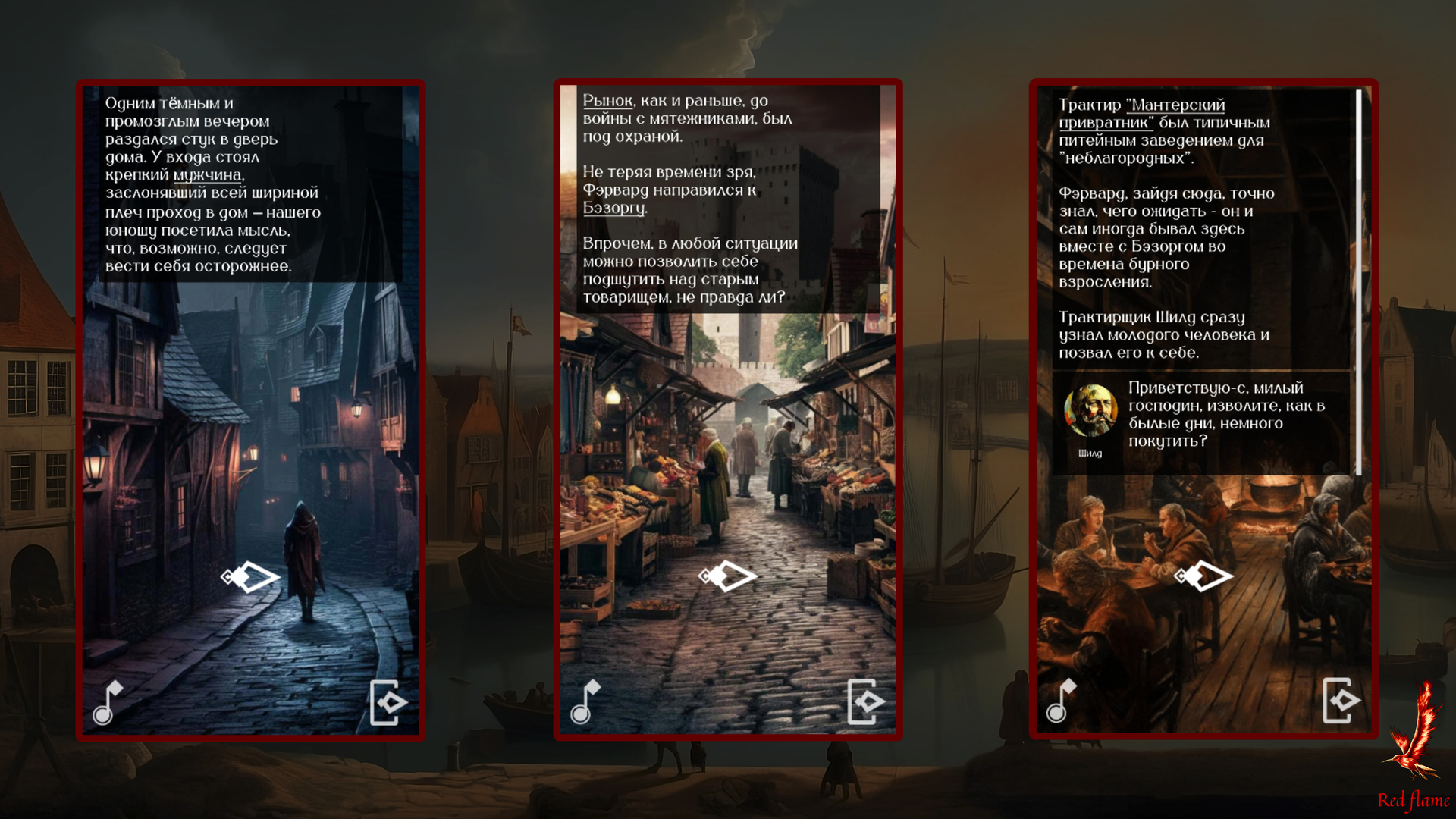Continue story with alley panel diamond arrow

click(x=251, y=577)
